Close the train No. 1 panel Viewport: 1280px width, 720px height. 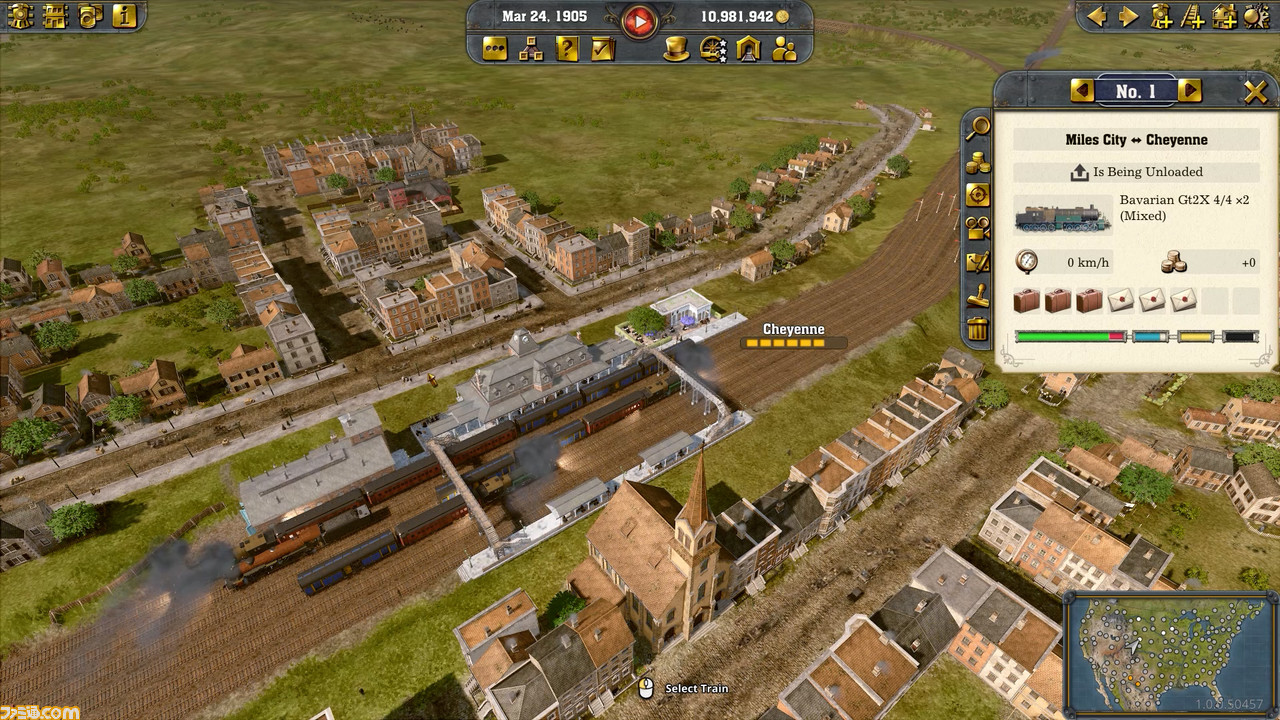point(1255,92)
